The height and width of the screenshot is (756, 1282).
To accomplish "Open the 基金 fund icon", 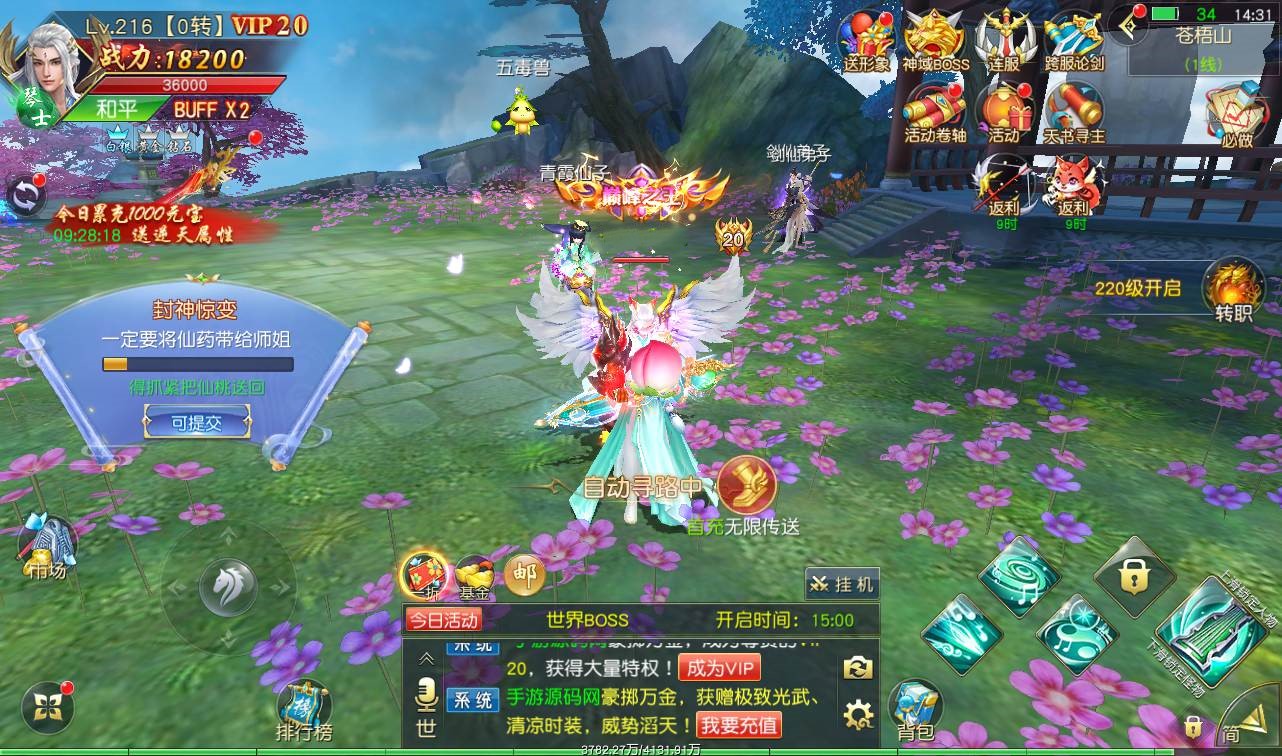I will [x=474, y=576].
